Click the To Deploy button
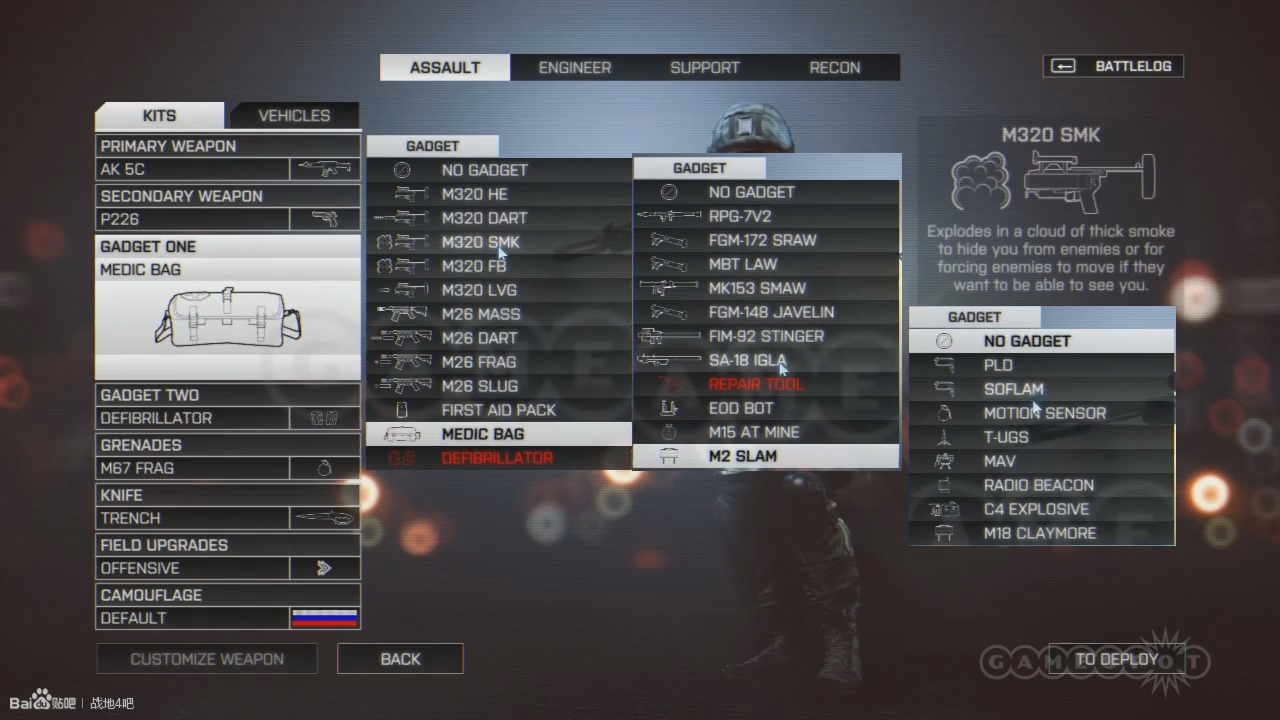The width and height of the screenshot is (1280, 720). point(1116,659)
